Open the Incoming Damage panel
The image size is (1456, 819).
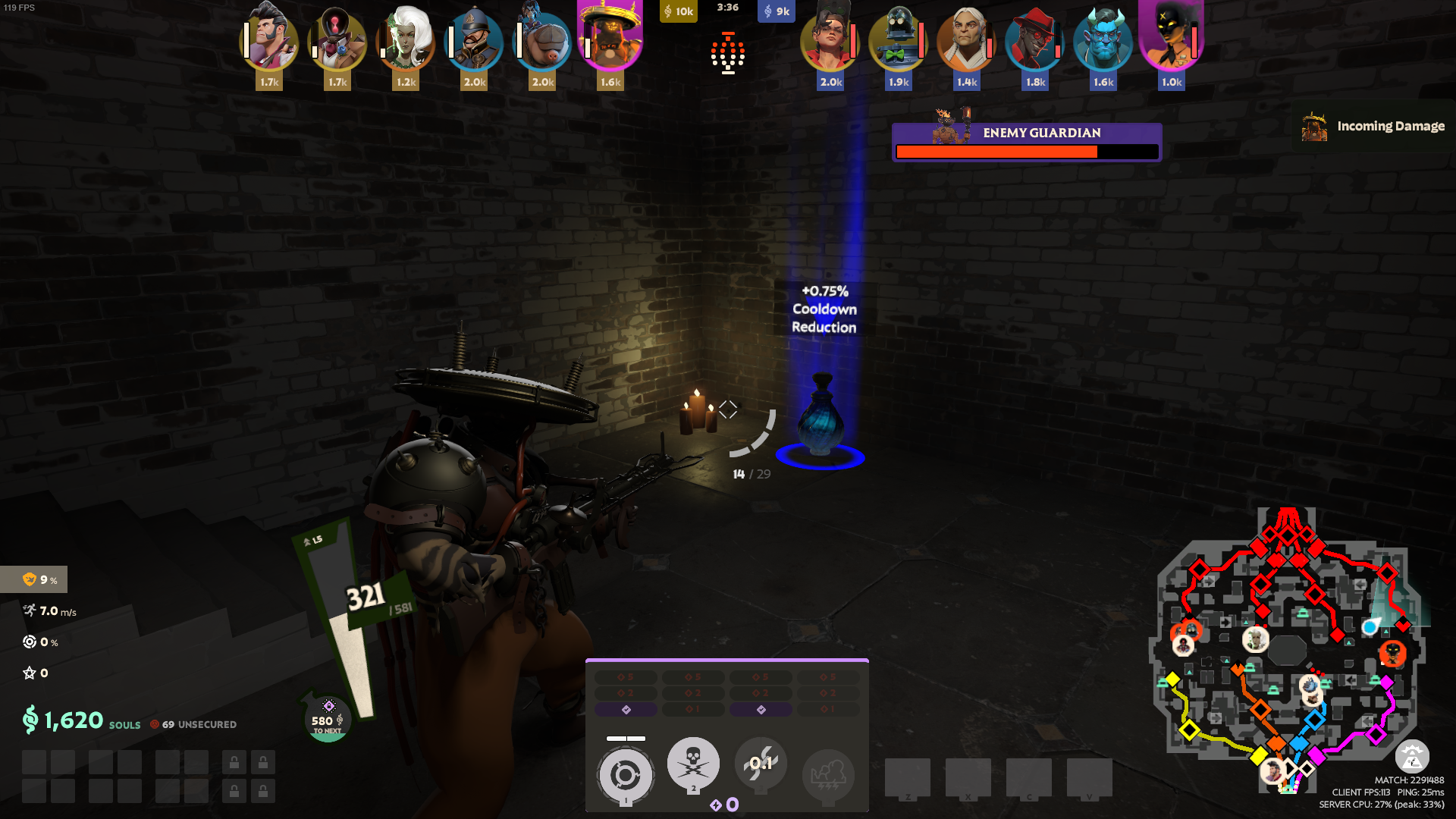(1374, 127)
